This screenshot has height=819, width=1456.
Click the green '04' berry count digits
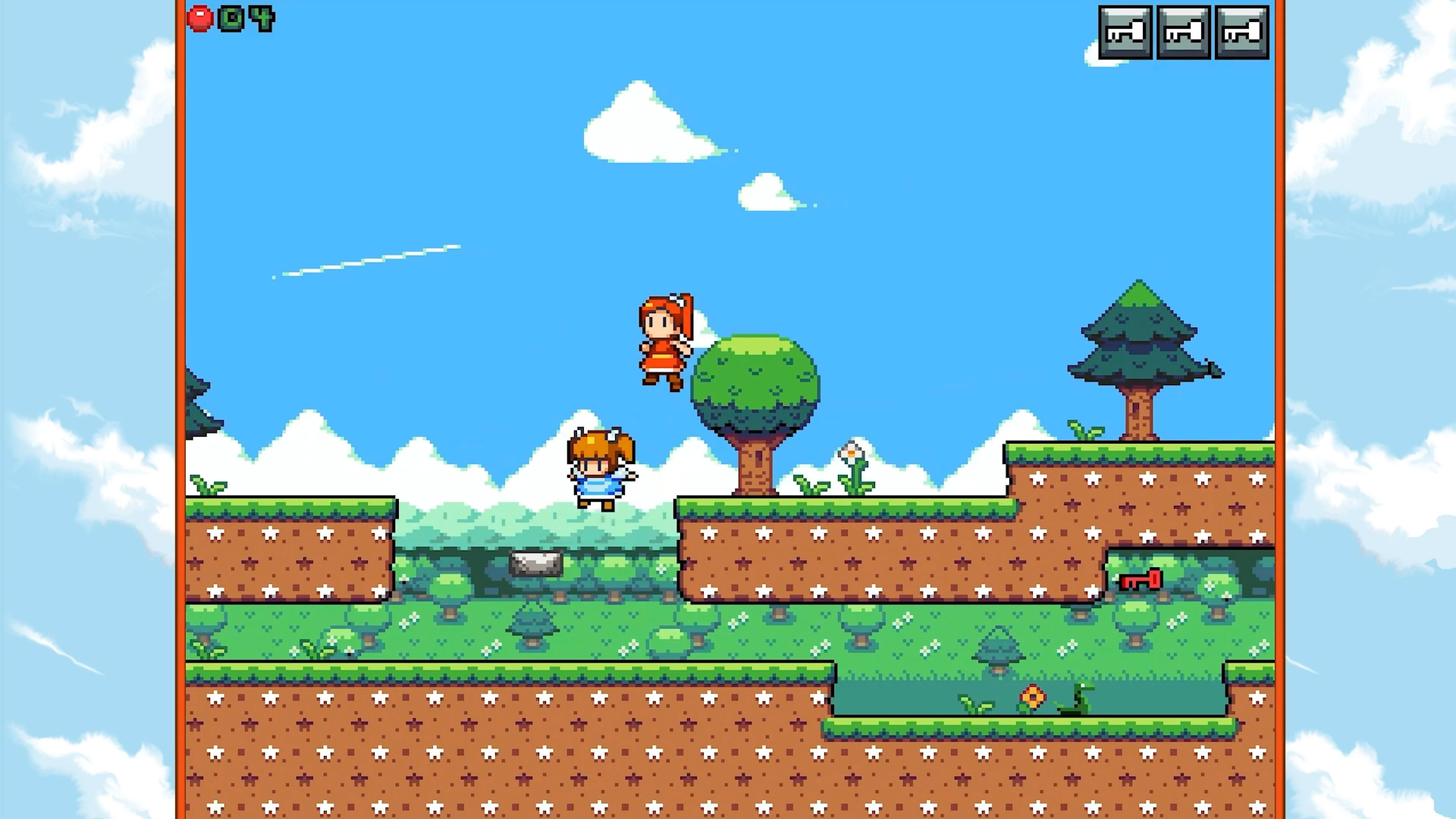(246, 17)
